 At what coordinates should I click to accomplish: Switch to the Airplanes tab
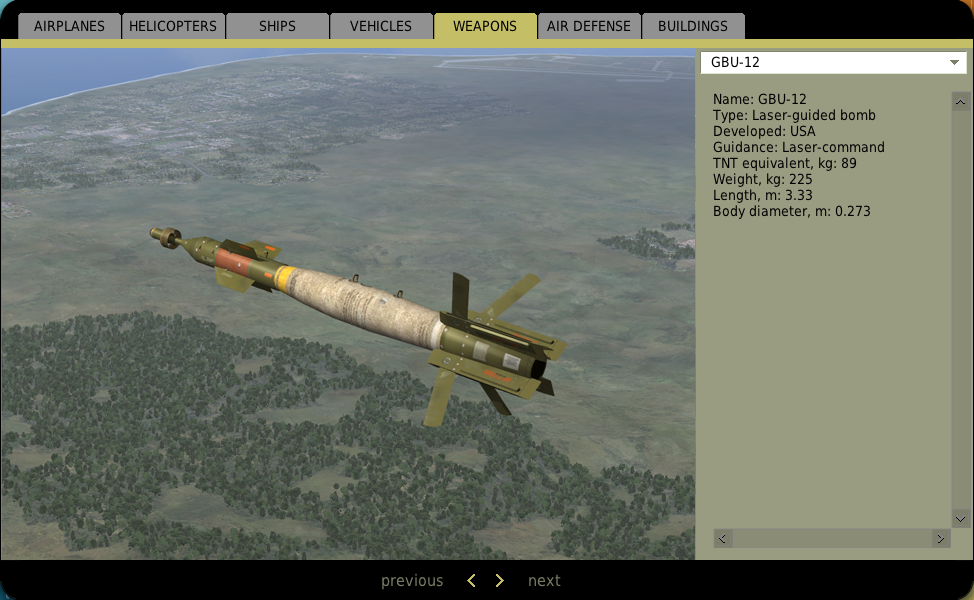tap(69, 26)
